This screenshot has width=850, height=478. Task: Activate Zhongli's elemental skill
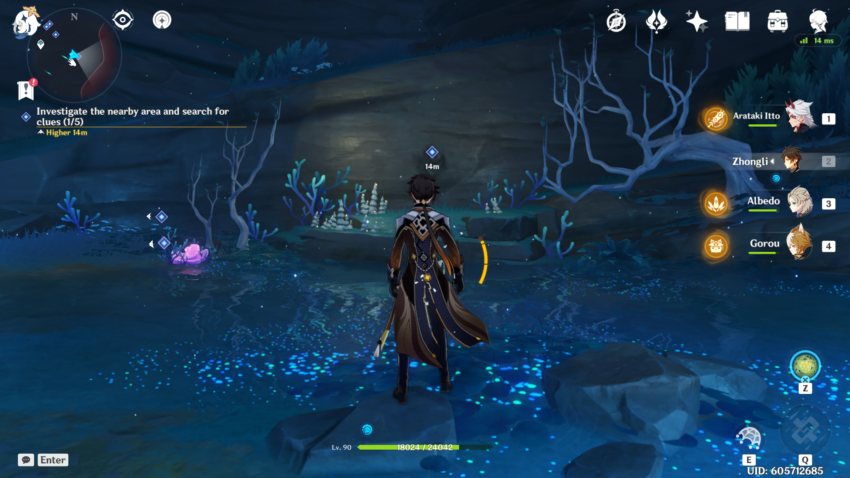tap(749, 438)
